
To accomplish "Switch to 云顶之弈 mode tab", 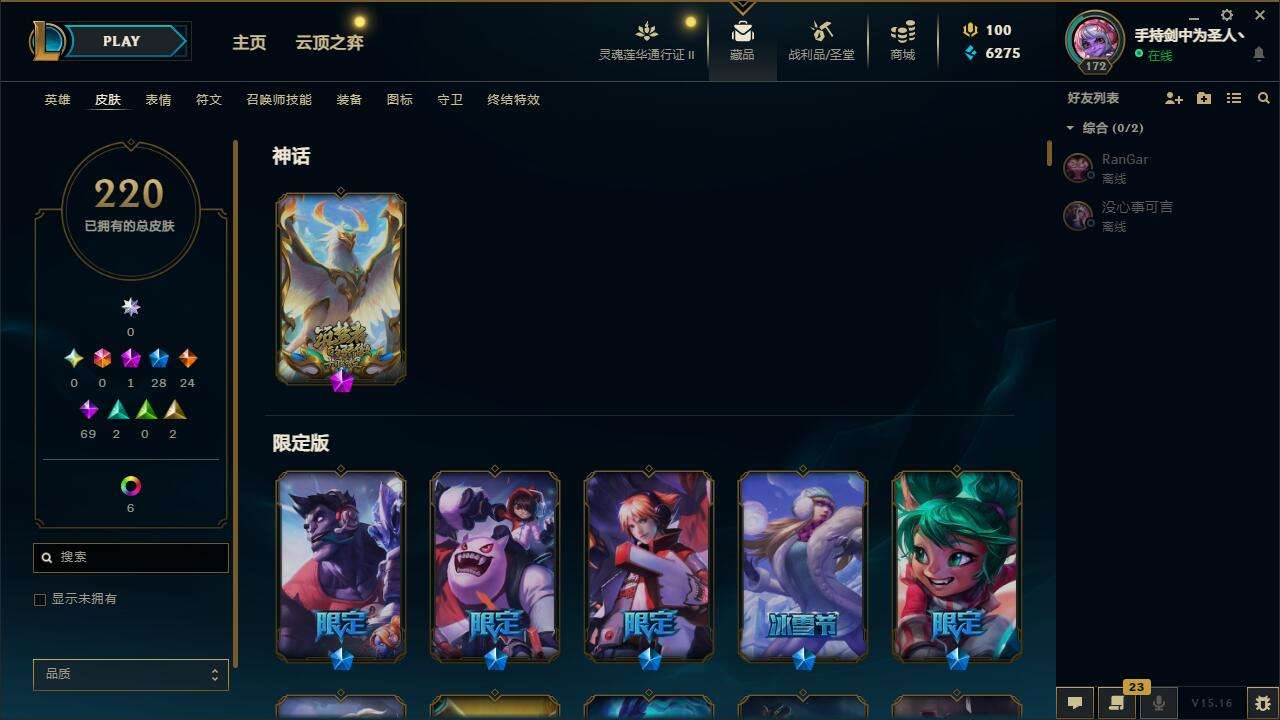I will (x=332, y=43).
